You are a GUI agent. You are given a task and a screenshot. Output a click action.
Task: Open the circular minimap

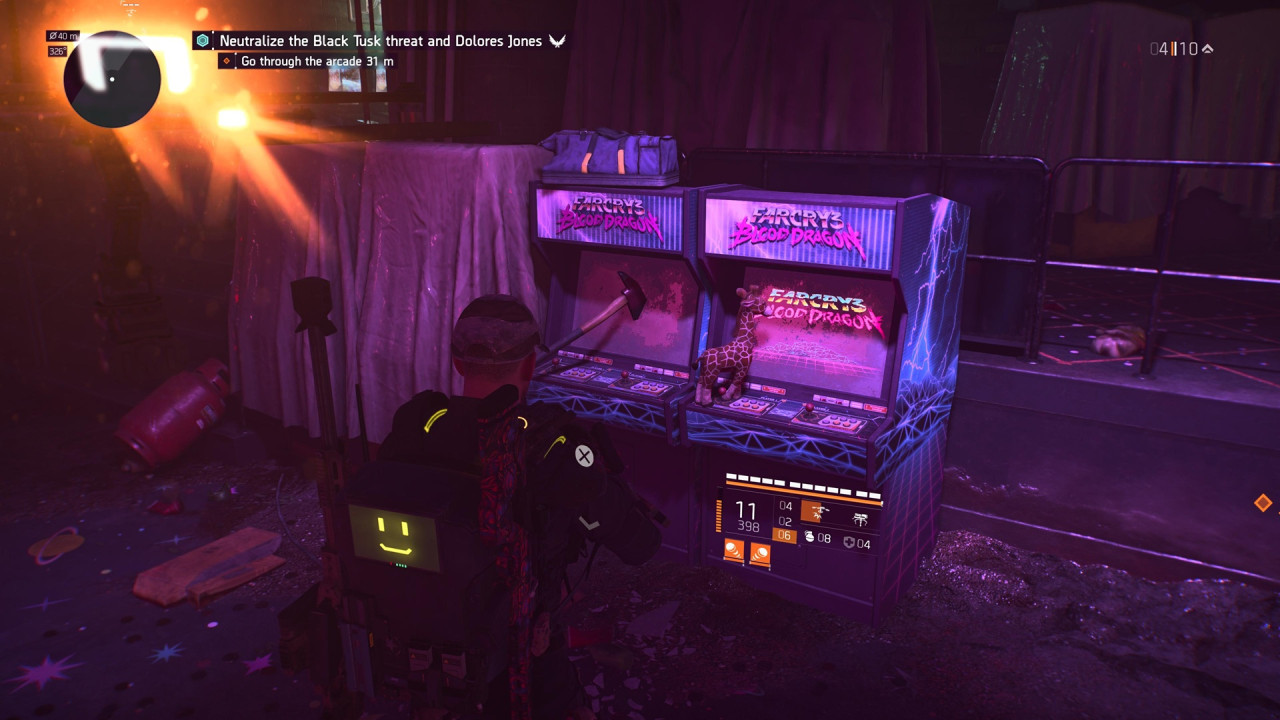point(112,79)
